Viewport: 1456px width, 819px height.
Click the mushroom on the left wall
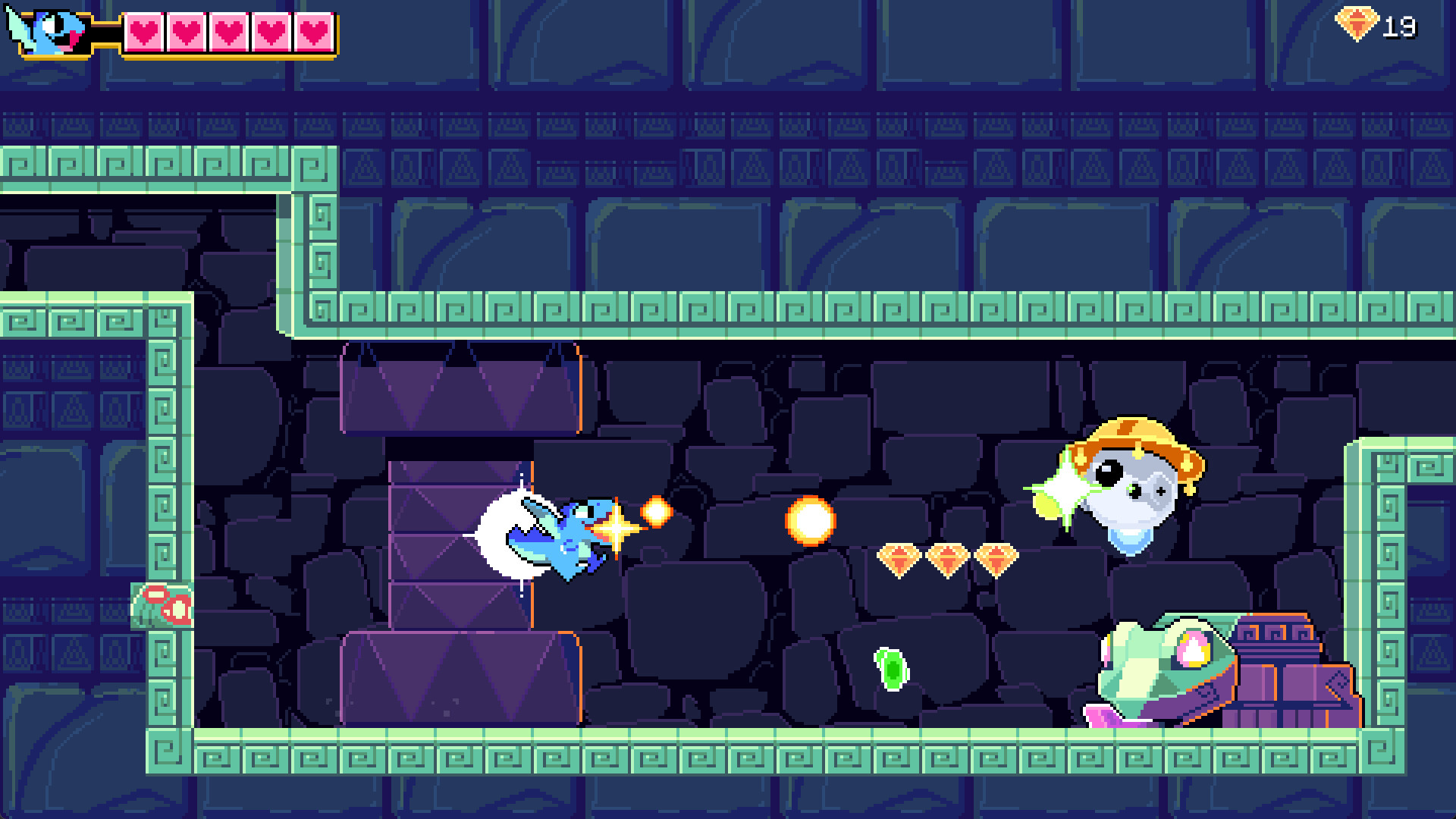click(163, 607)
